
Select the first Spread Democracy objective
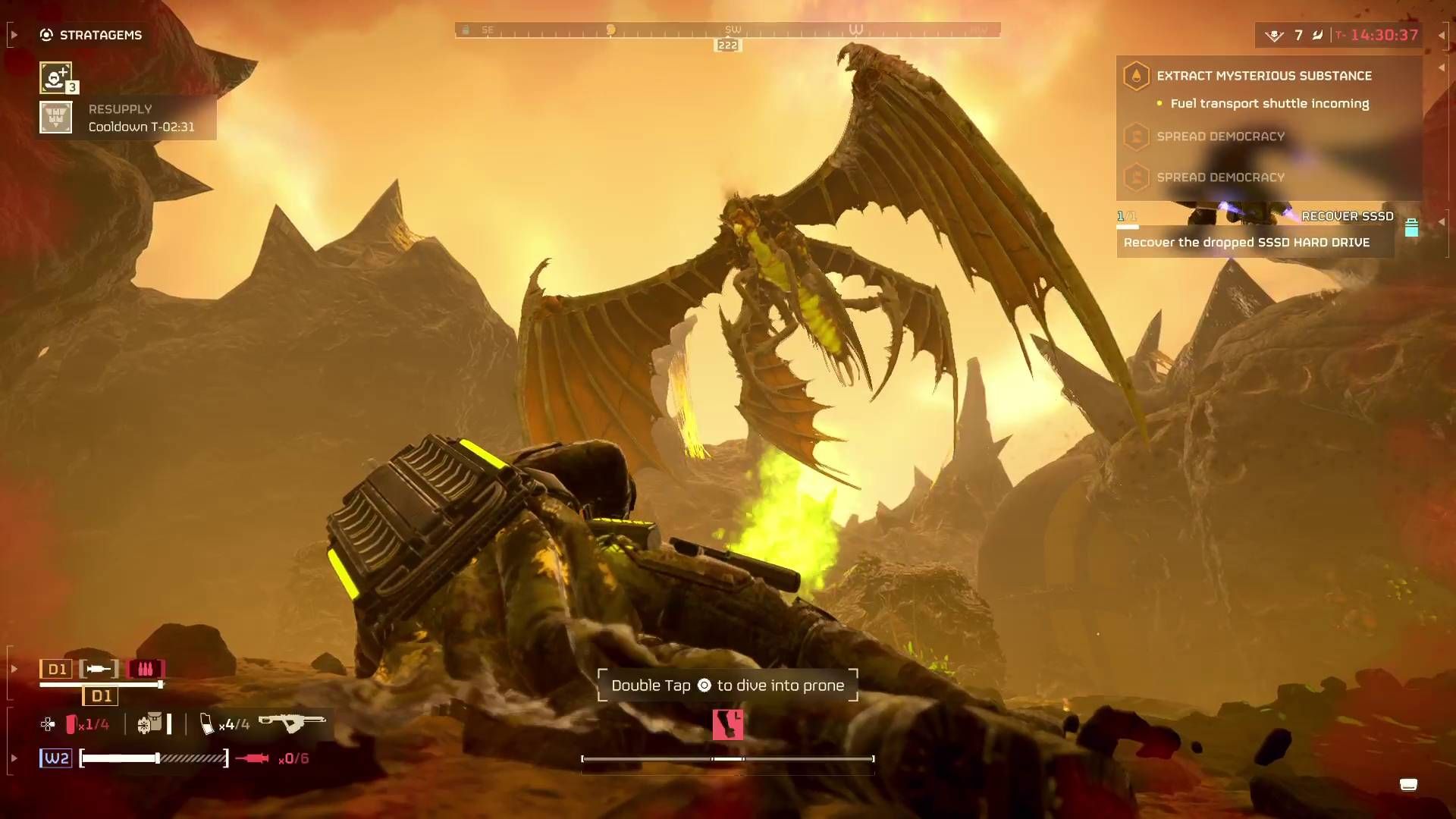(x=1221, y=136)
